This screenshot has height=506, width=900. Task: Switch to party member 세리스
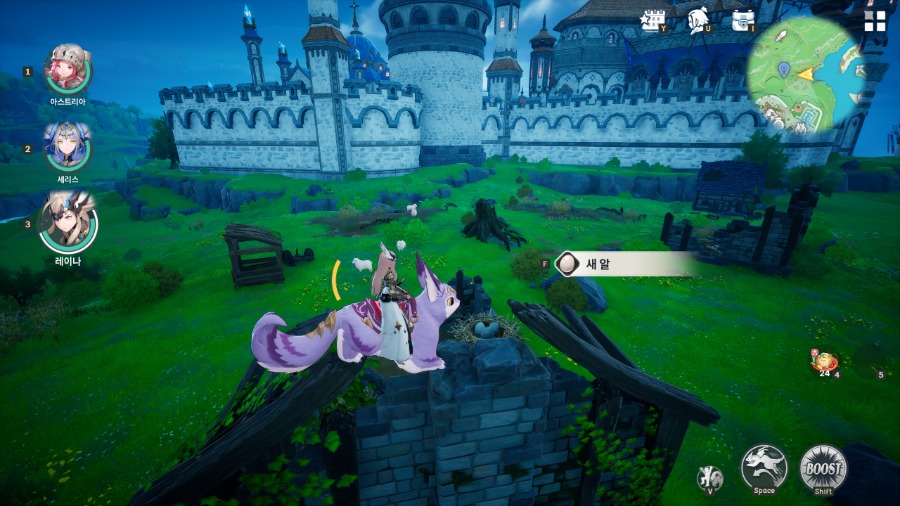coord(67,147)
